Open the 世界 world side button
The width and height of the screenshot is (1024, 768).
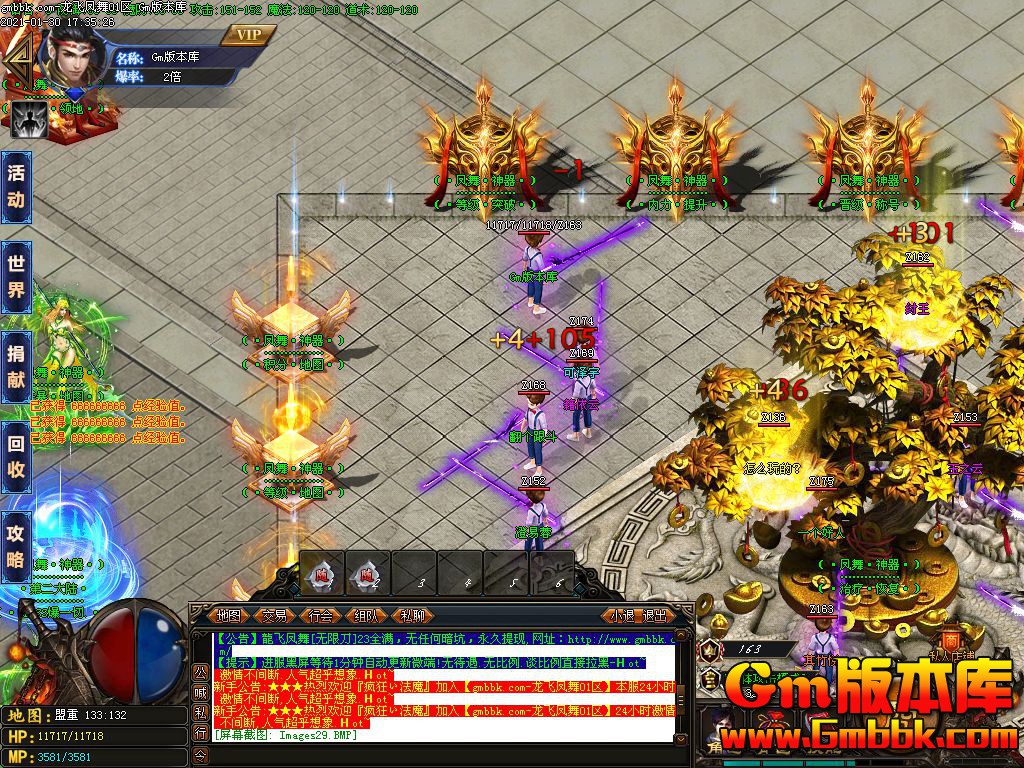[16, 277]
